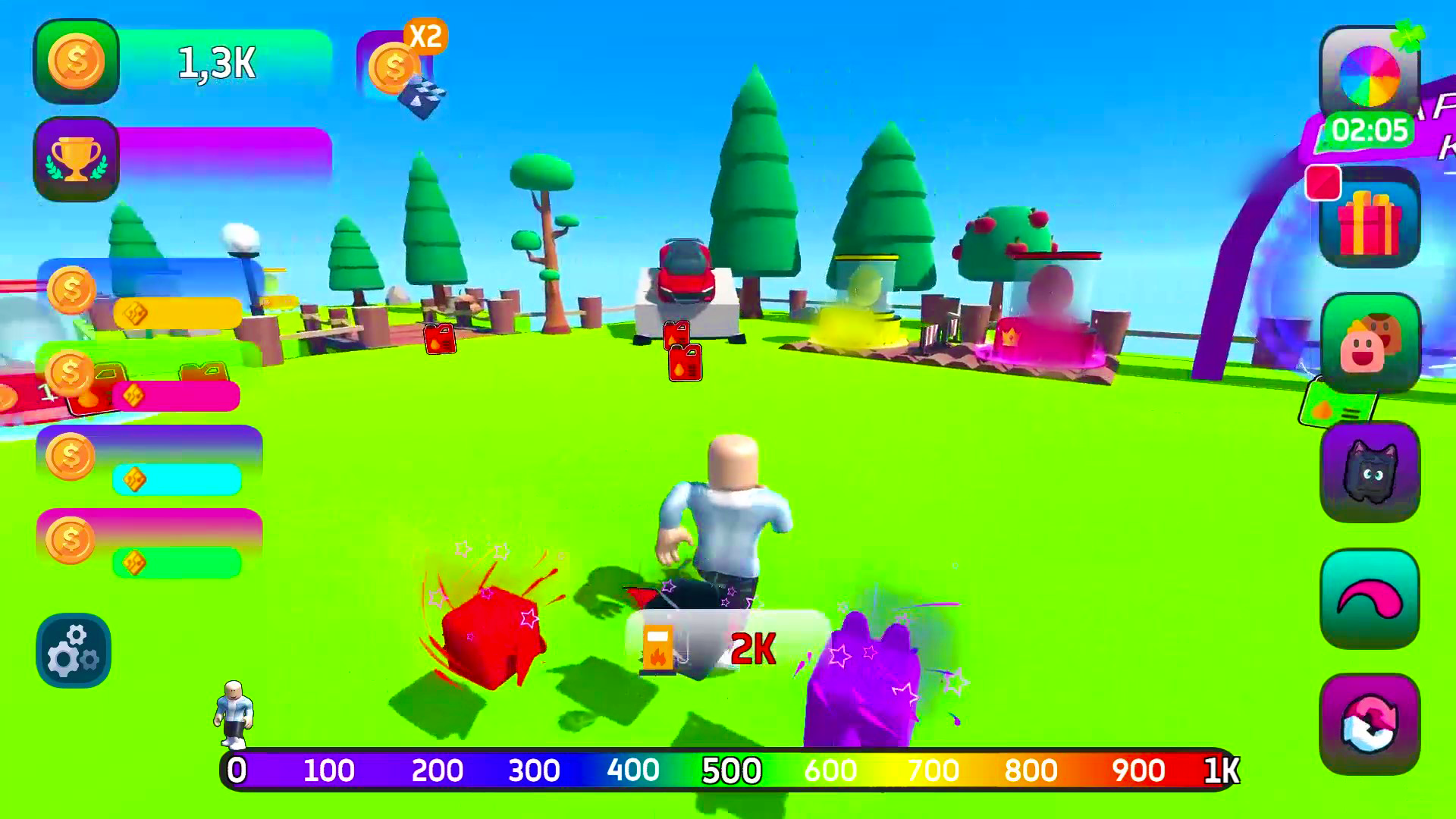Claim the pink progress bar upgrade
The height and width of the screenshot is (819, 1456).
tap(178, 395)
